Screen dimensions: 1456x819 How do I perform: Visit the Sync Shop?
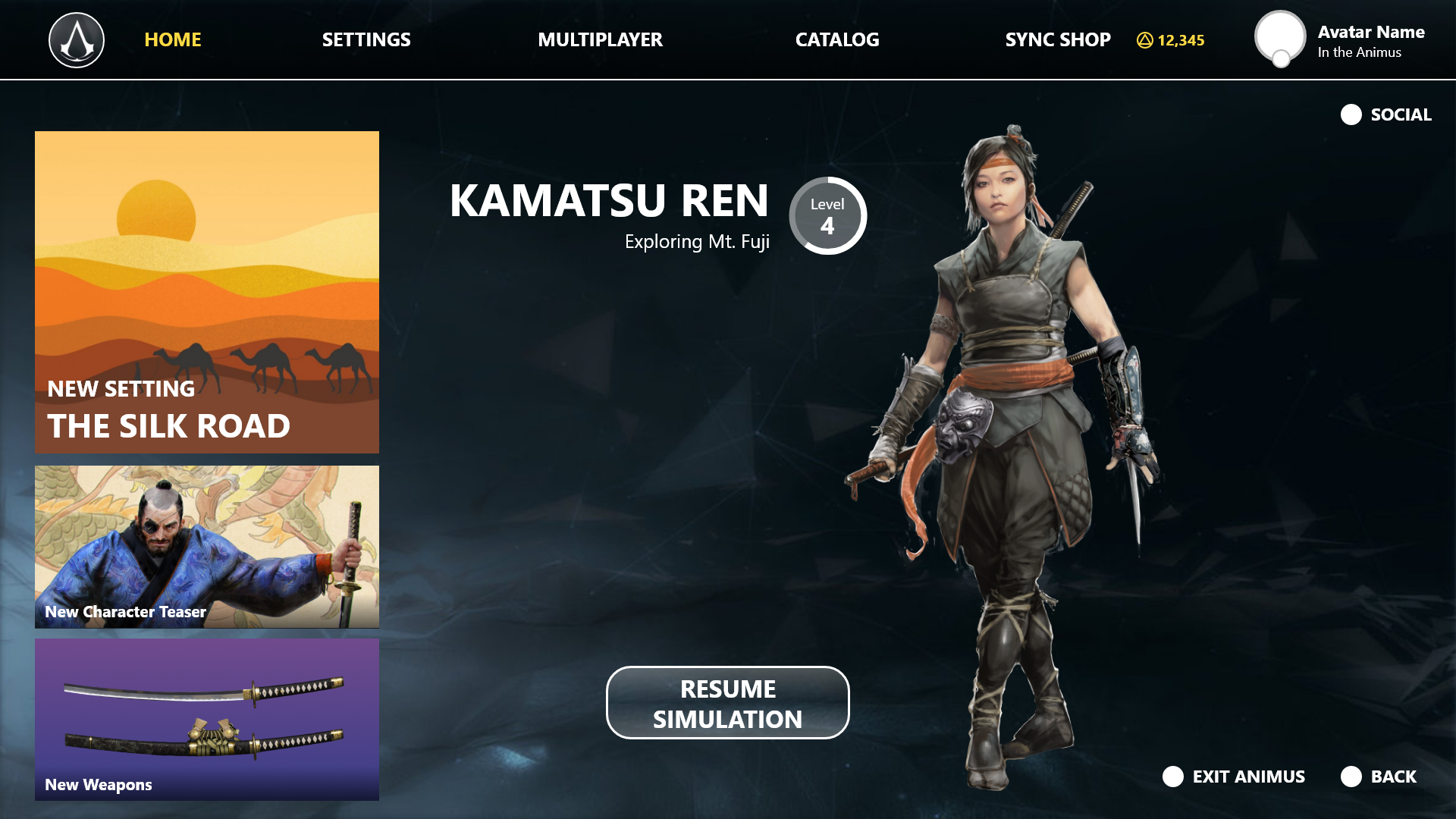[x=1057, y=40]
